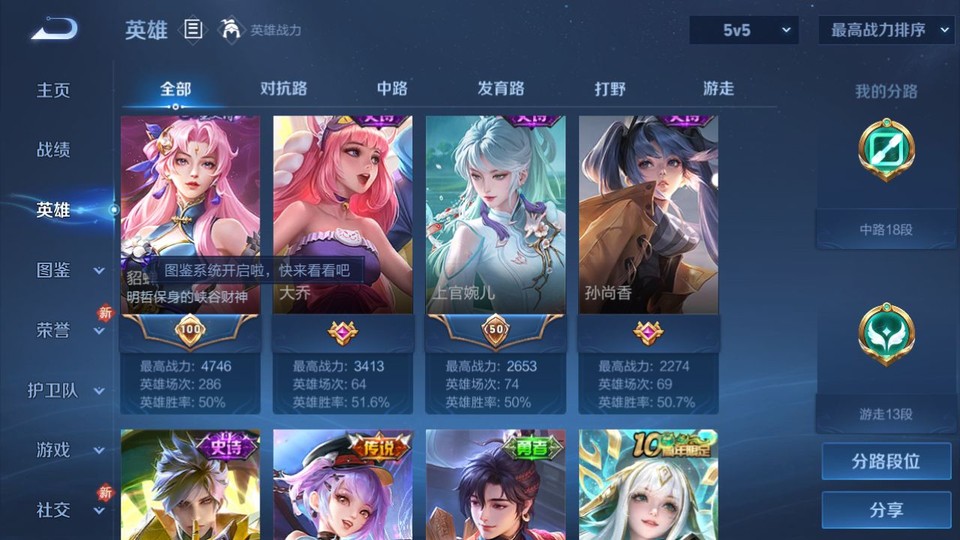
Task: Click the back arrow button
Action: click(53, 30)
